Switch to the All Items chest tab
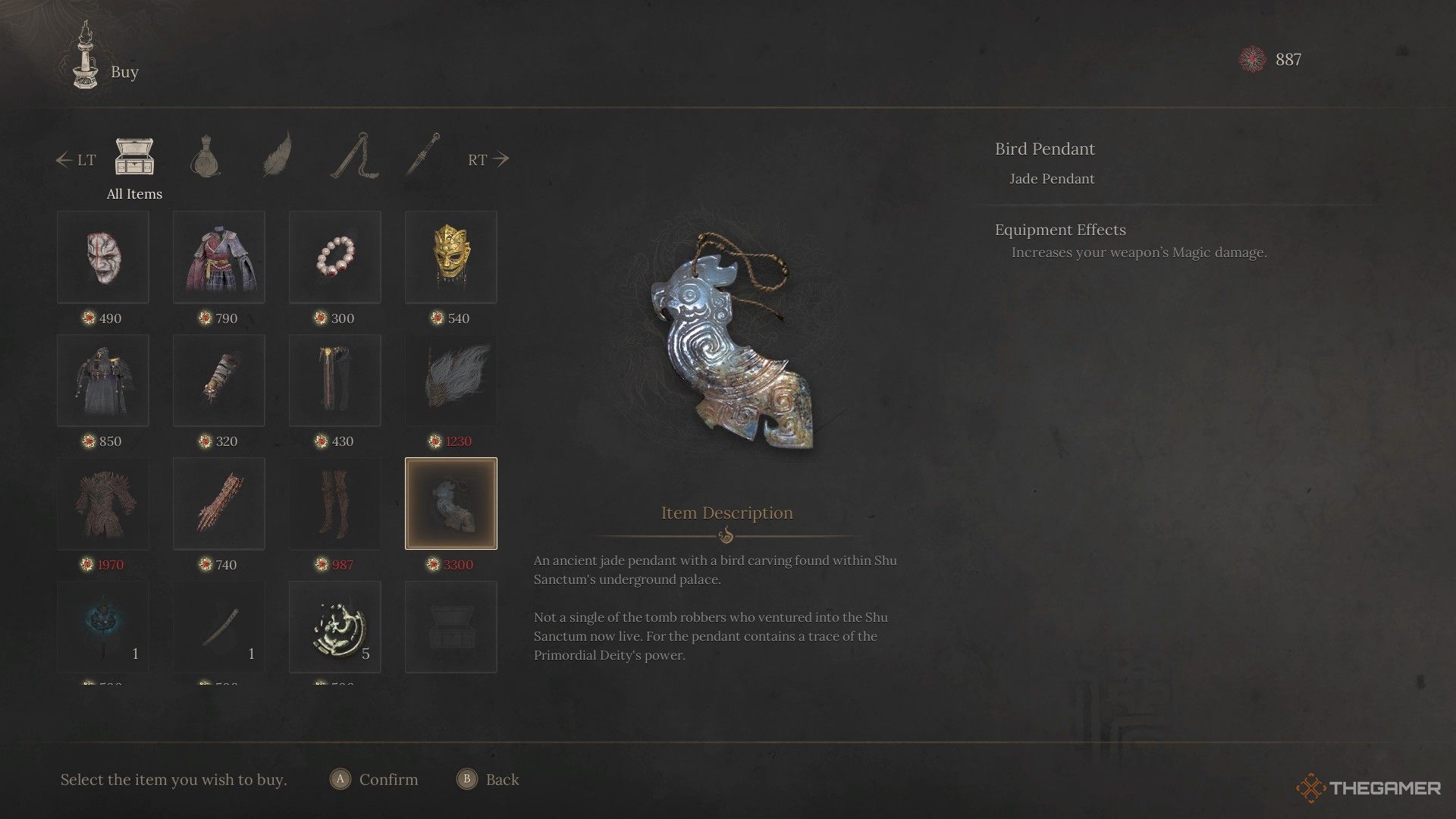Viewport: 1456px width, 819px height. 134,158
